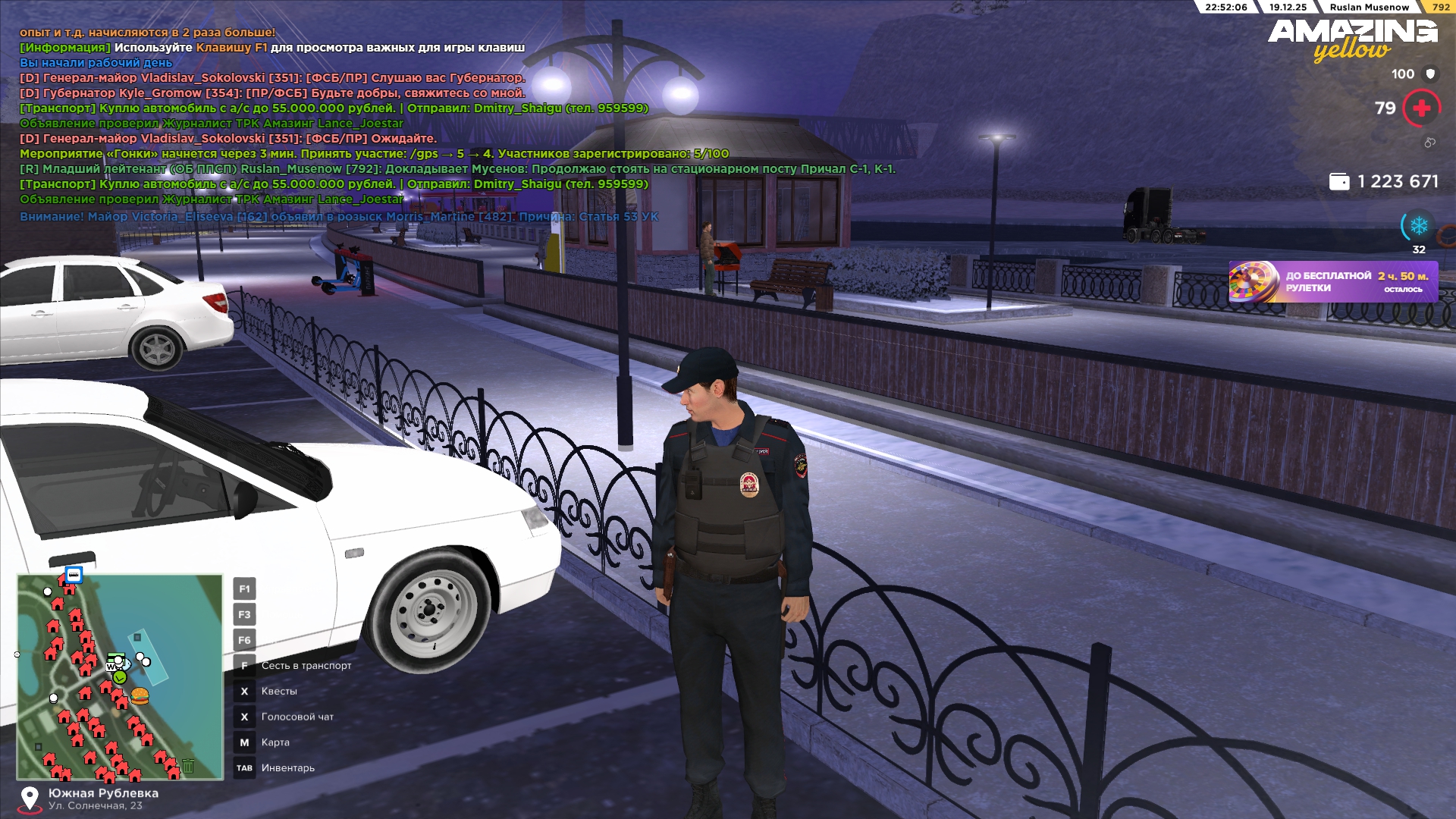
Task: Select the burger marker on the minimap
Action: [x=140, y=695]
